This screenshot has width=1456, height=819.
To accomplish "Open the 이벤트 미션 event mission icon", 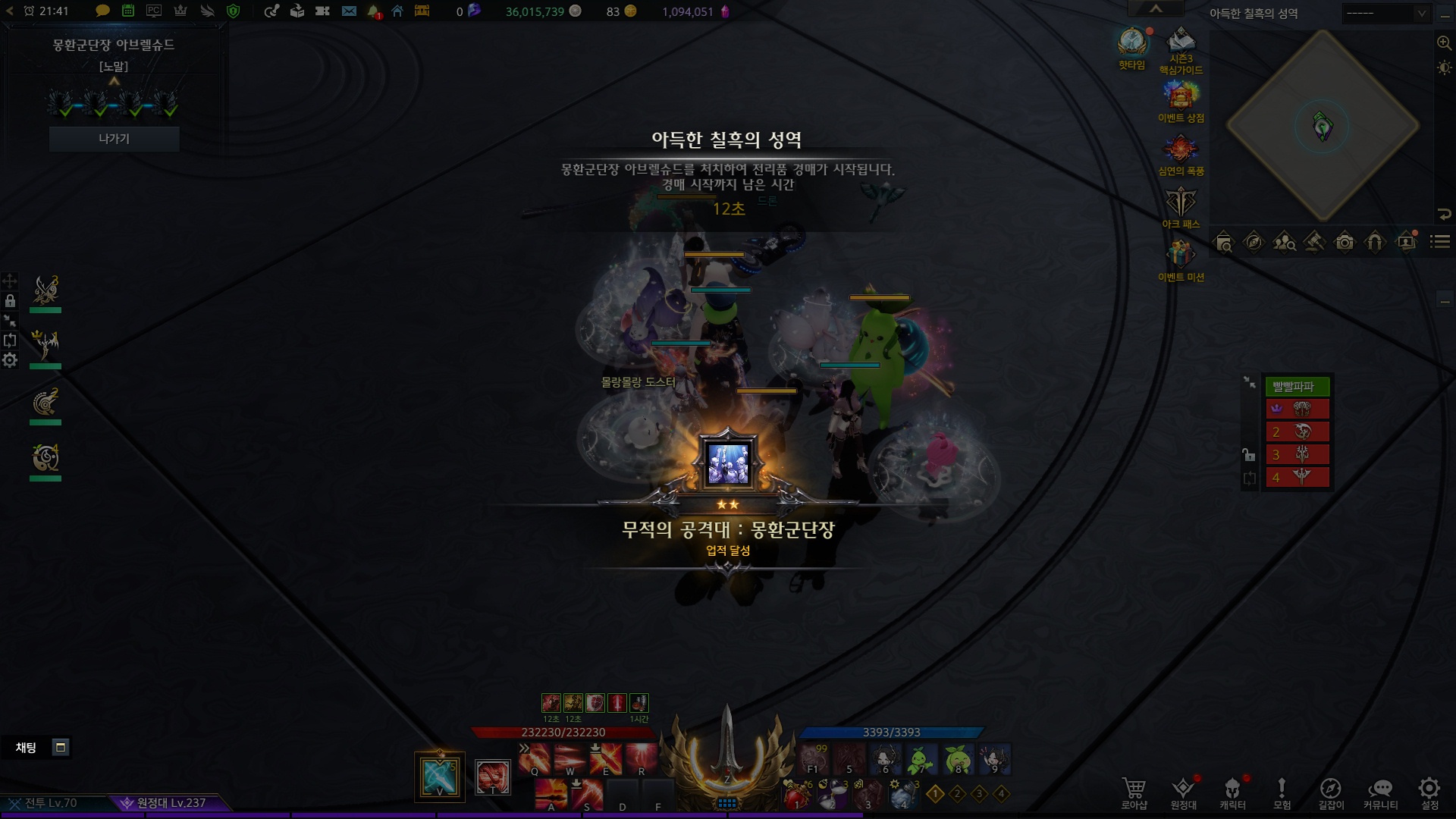I will pyautogui.click(x=1181, y=258).
